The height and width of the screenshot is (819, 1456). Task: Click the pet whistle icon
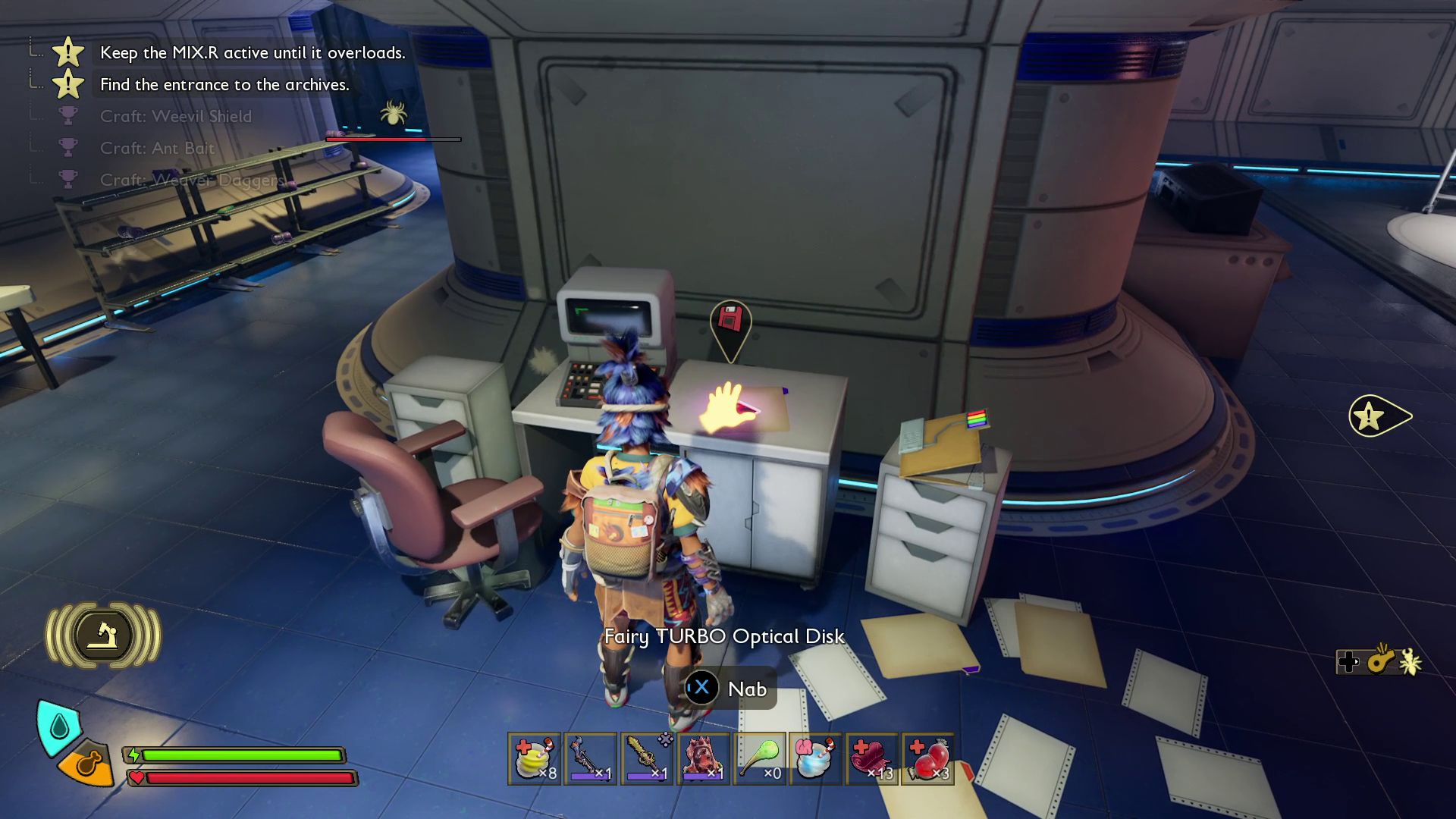pos(1381,661)
